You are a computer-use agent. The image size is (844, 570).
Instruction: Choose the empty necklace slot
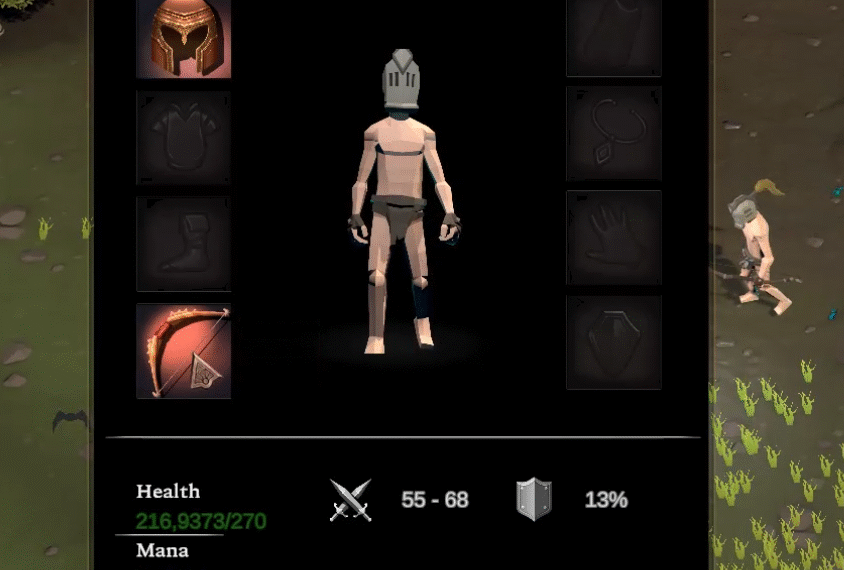pyautogui.click(x=613, y=133)
